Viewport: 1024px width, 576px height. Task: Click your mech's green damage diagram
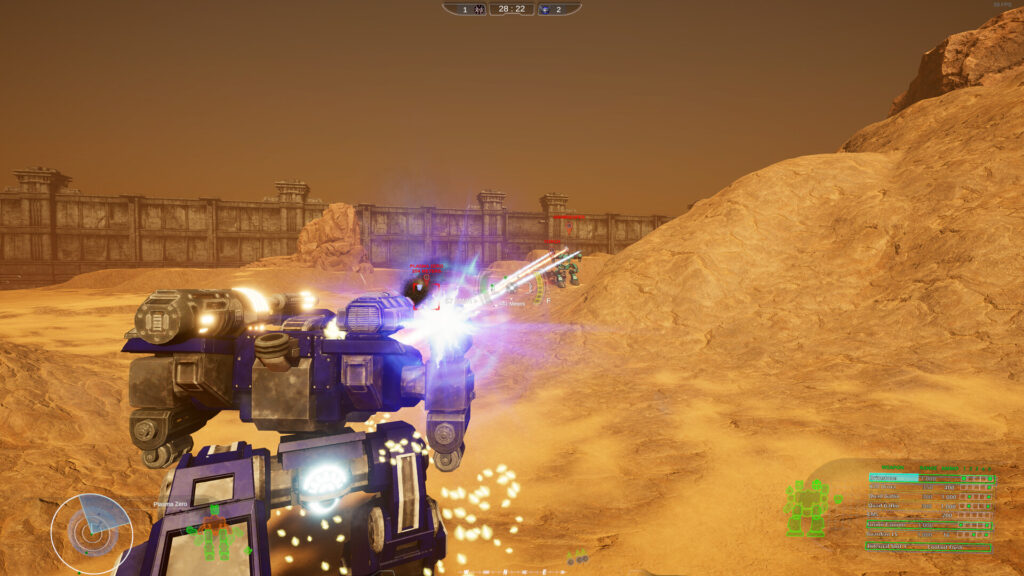[x=808, y=506]
